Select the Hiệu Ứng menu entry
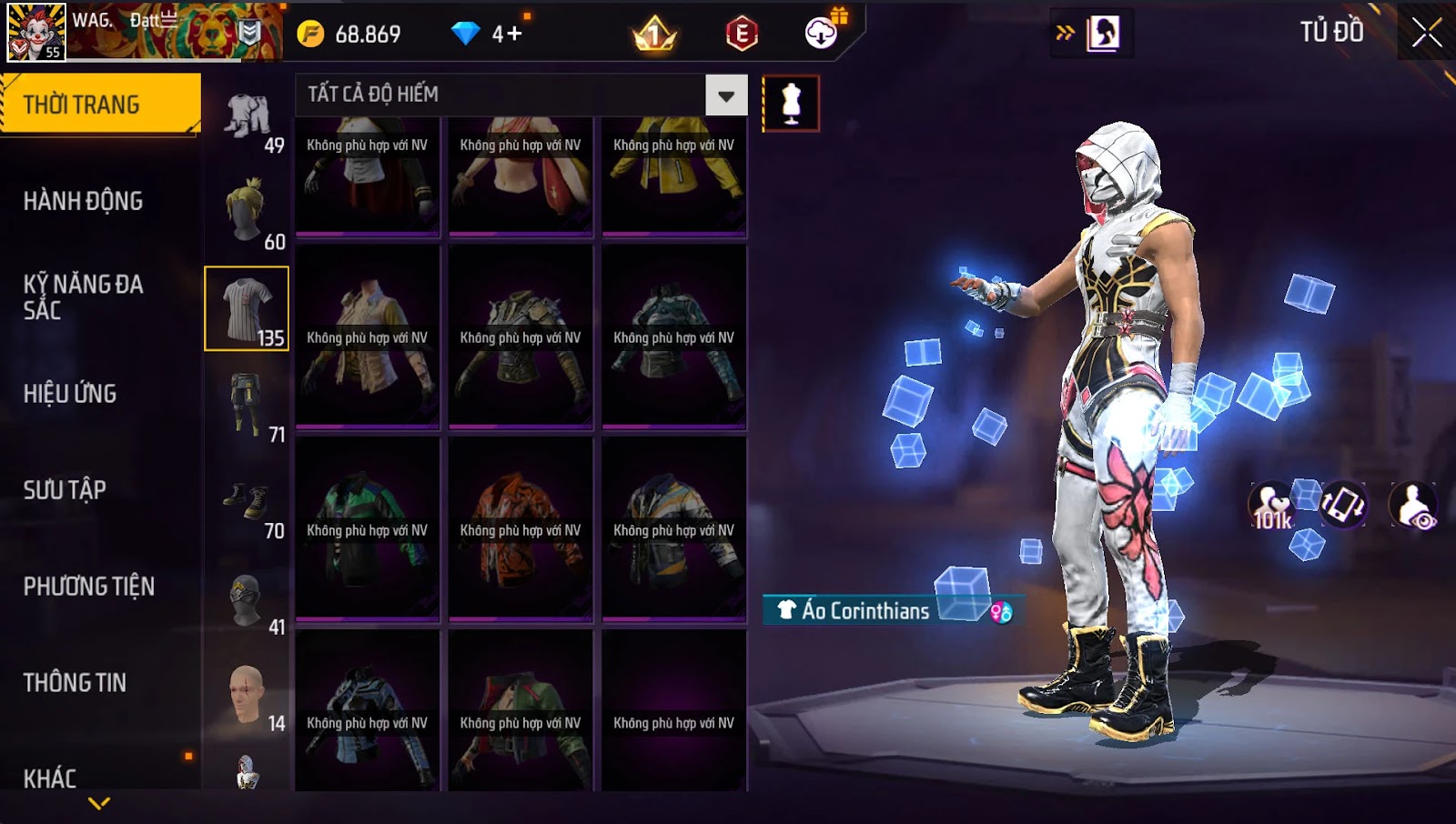The image size is (1456, 824). (70, 394)
